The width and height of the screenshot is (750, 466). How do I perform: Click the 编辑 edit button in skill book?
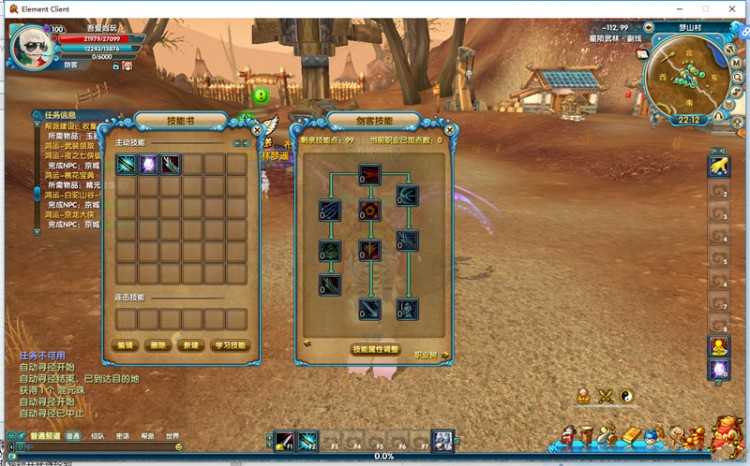(x=126, y=345)
